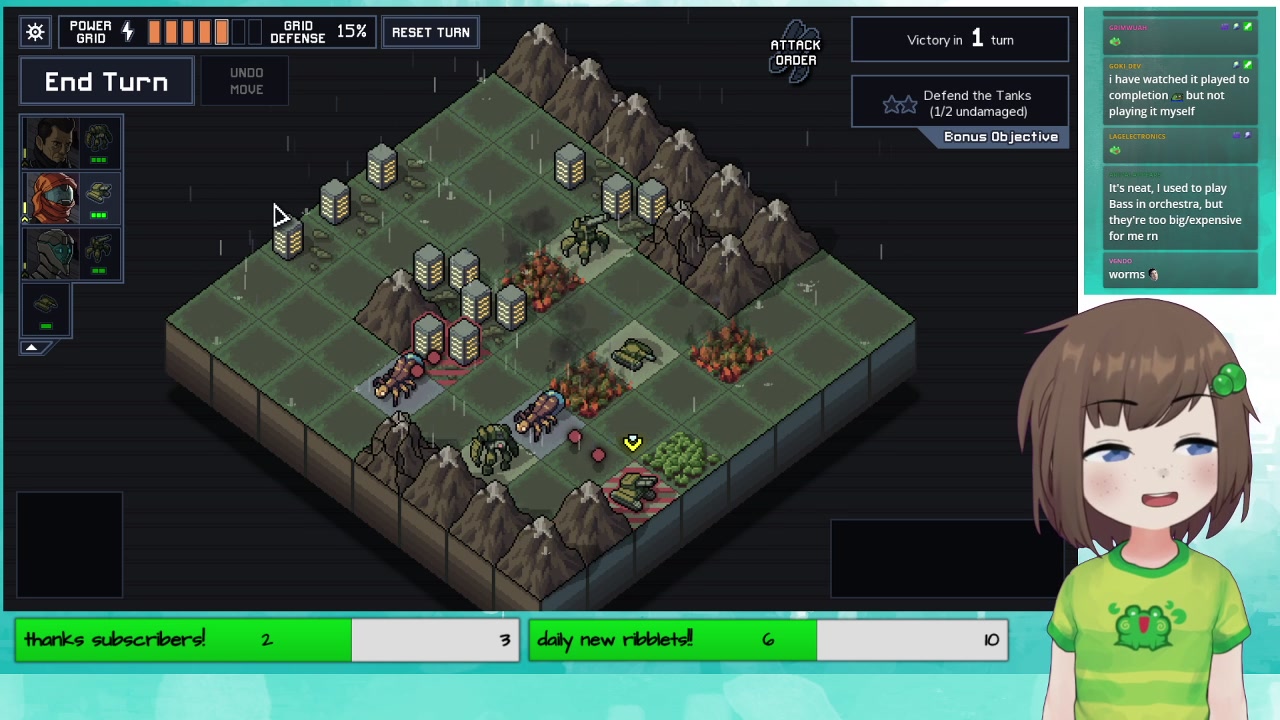
Task: Click the yellow objective marker on the battlefield
Action: [632, 443]
